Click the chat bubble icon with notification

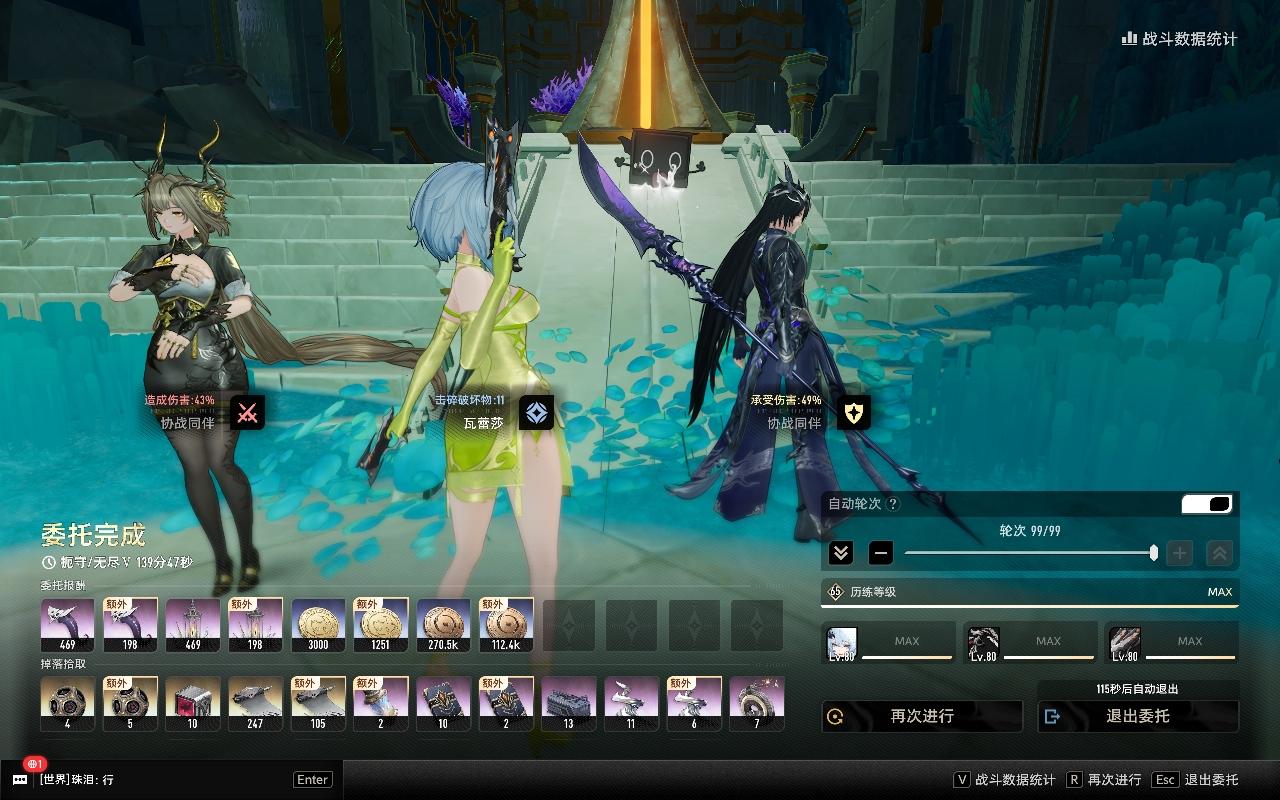(20, 779)
